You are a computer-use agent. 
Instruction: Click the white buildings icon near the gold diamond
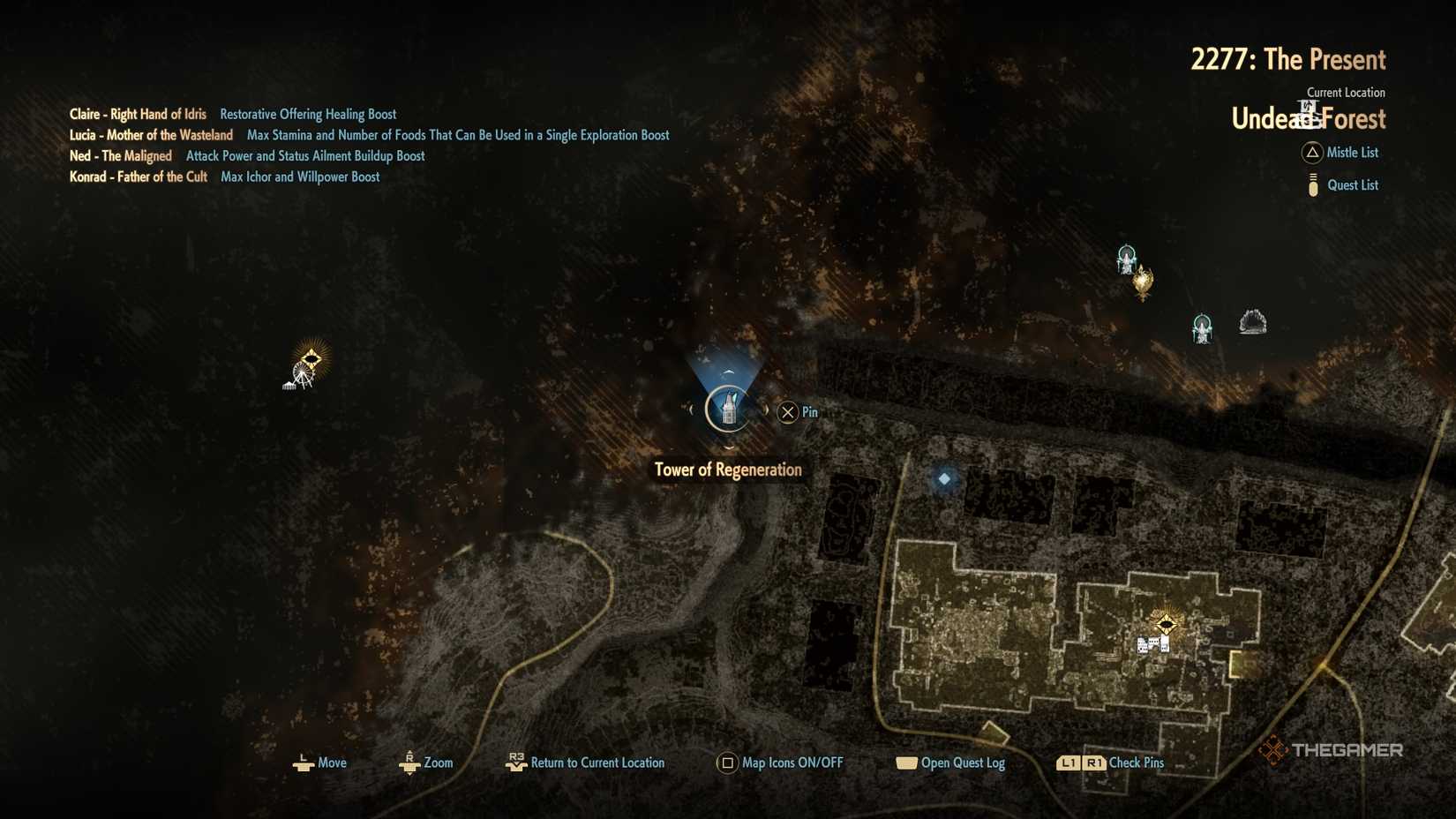click(1152, 645)
